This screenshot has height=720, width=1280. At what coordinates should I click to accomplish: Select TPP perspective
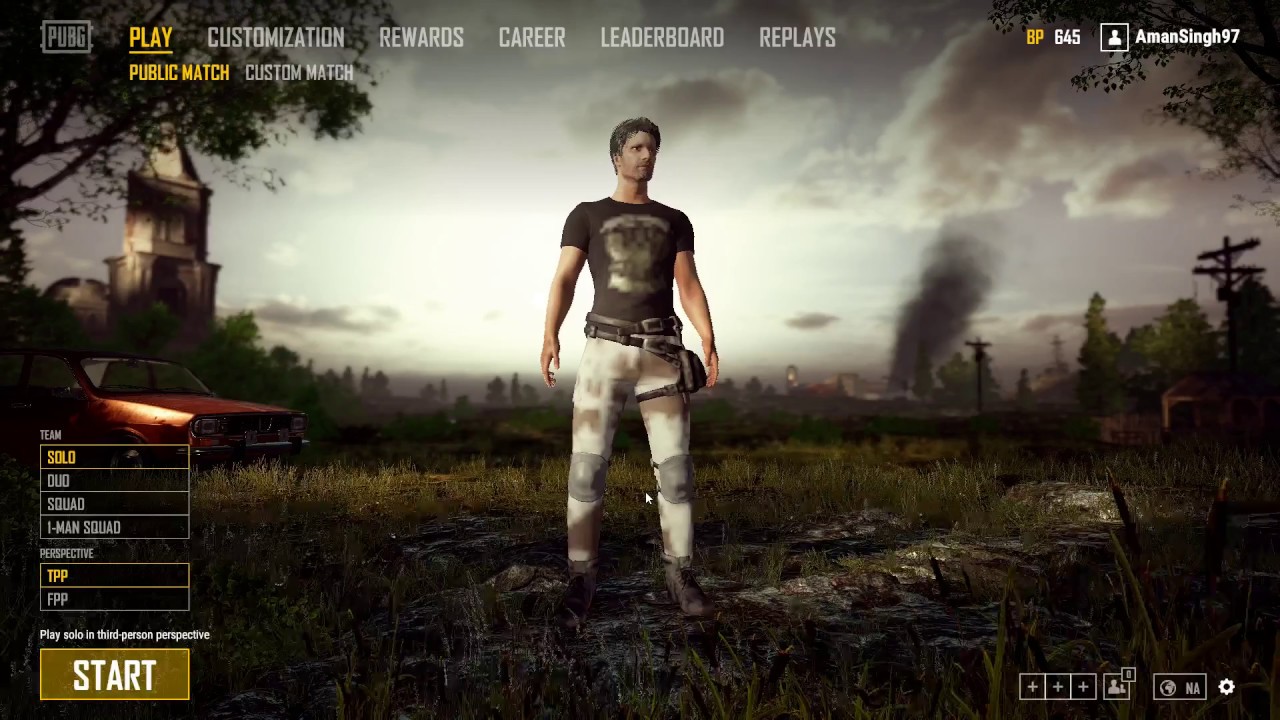(114, 575)
